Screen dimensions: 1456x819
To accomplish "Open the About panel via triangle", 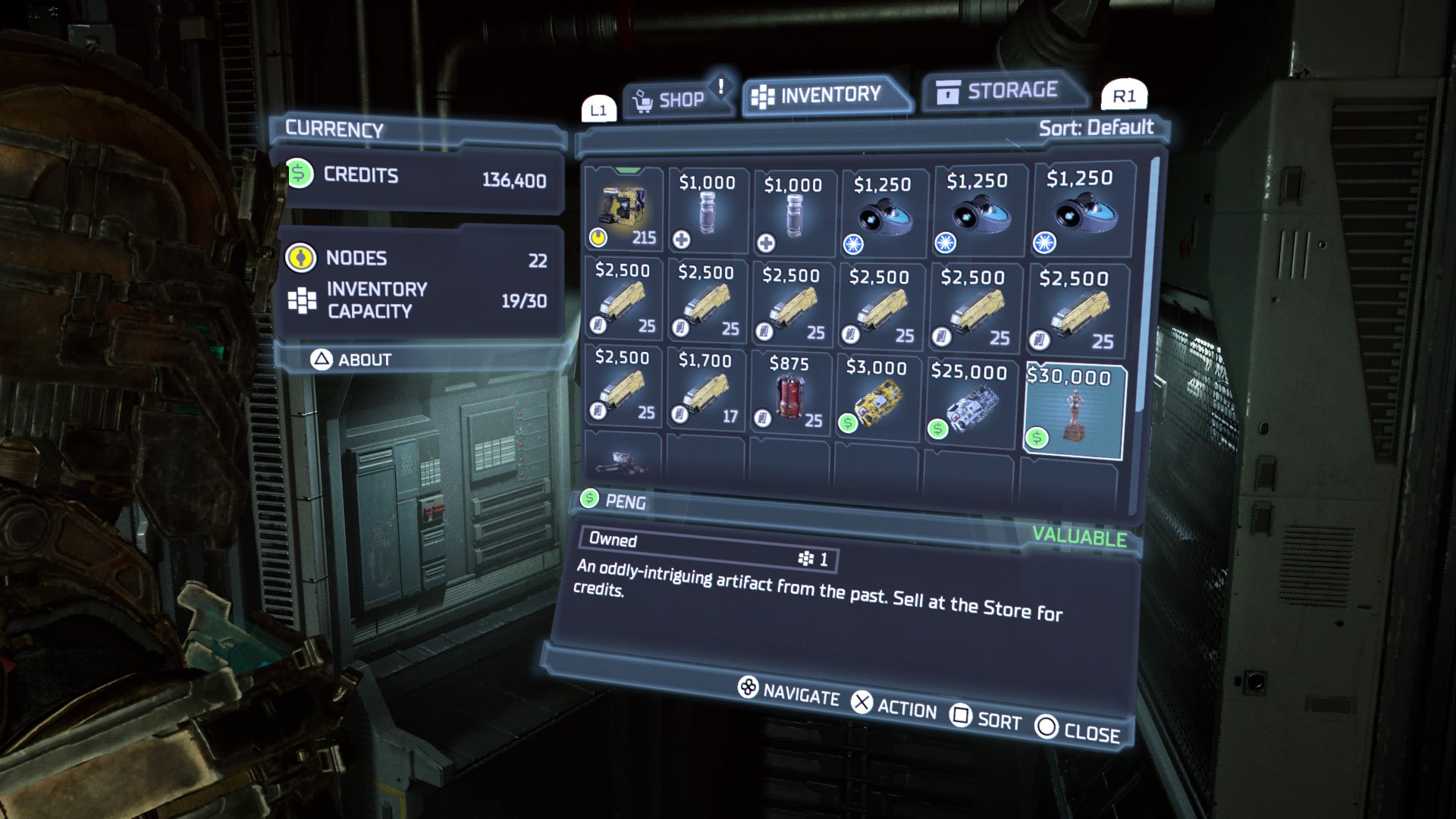I will pyautogui.click(x=355, y=359).
